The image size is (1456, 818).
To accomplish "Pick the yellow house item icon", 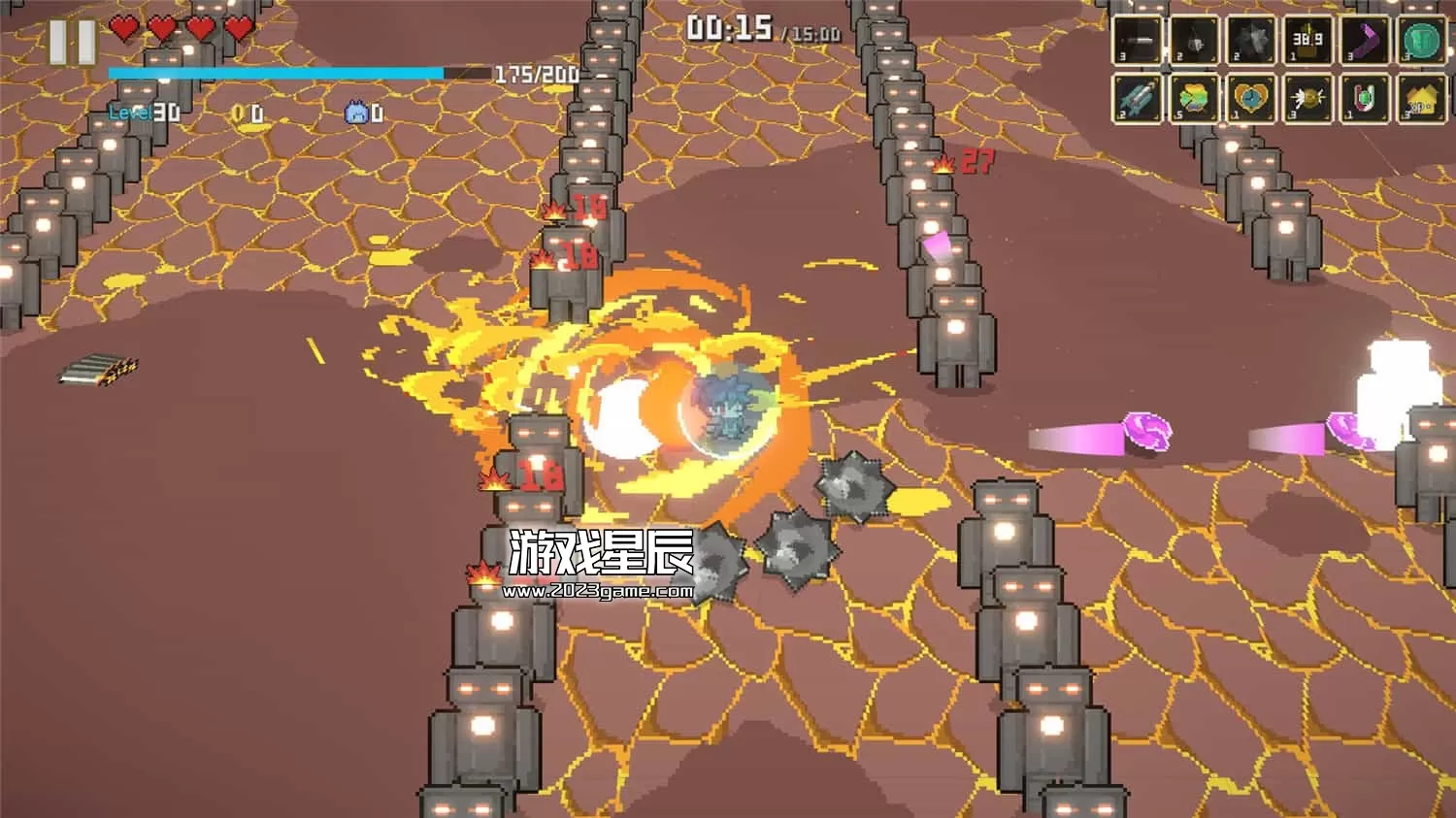I will (x=1421, y=98).
